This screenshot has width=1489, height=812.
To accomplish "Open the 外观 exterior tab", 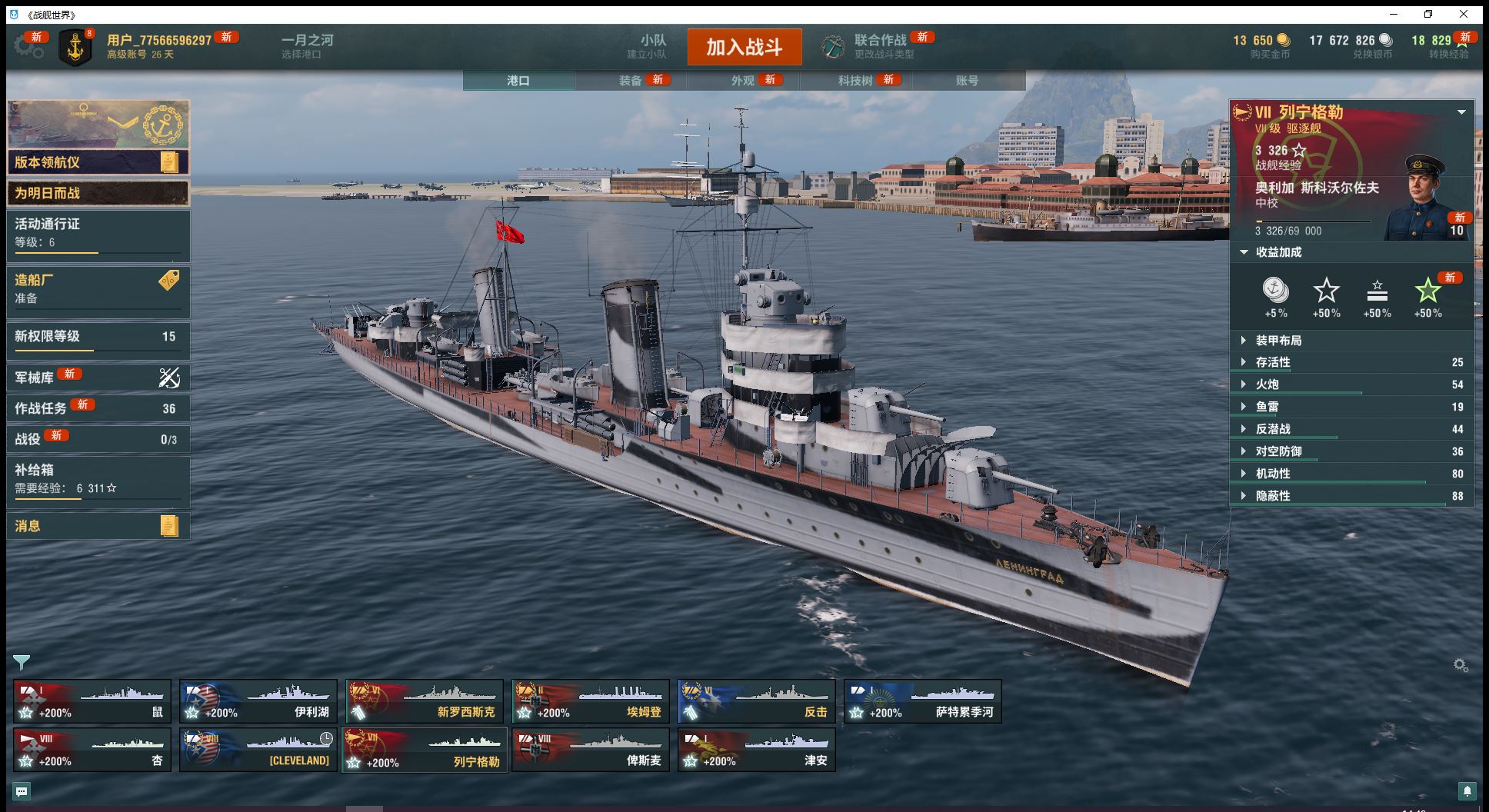I will tap(742, 81).
